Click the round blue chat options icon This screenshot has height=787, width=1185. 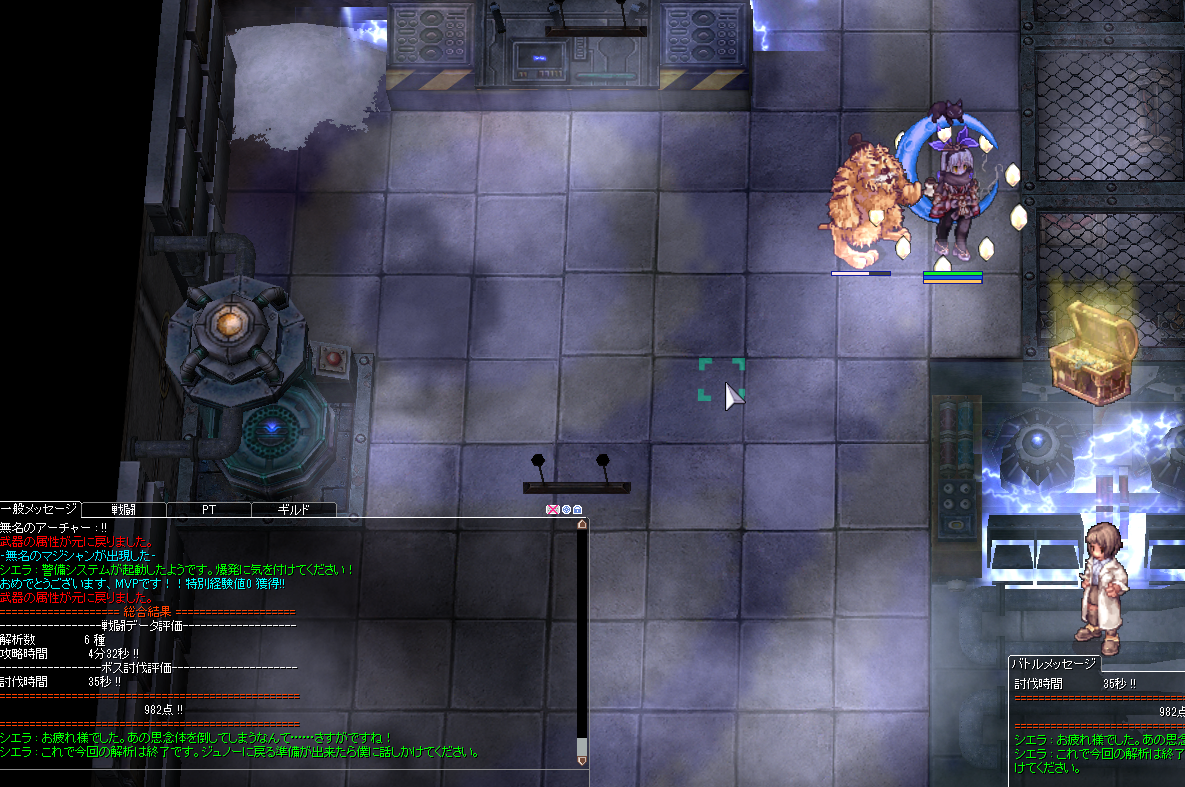coord(565,509)
